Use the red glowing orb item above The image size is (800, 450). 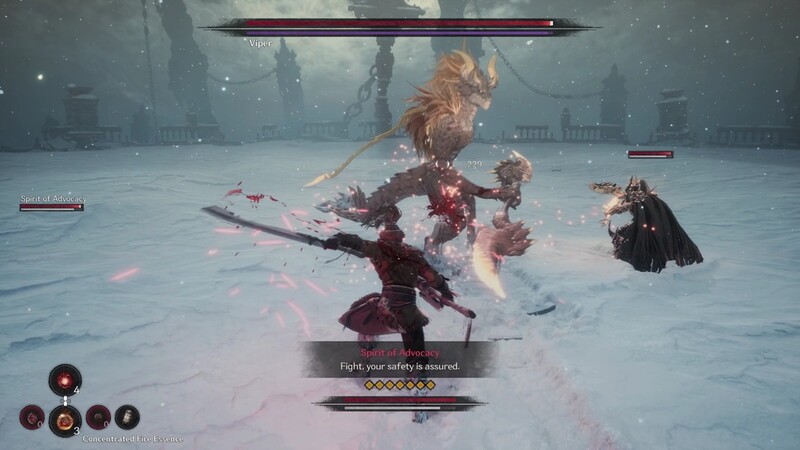coord(65,380)
